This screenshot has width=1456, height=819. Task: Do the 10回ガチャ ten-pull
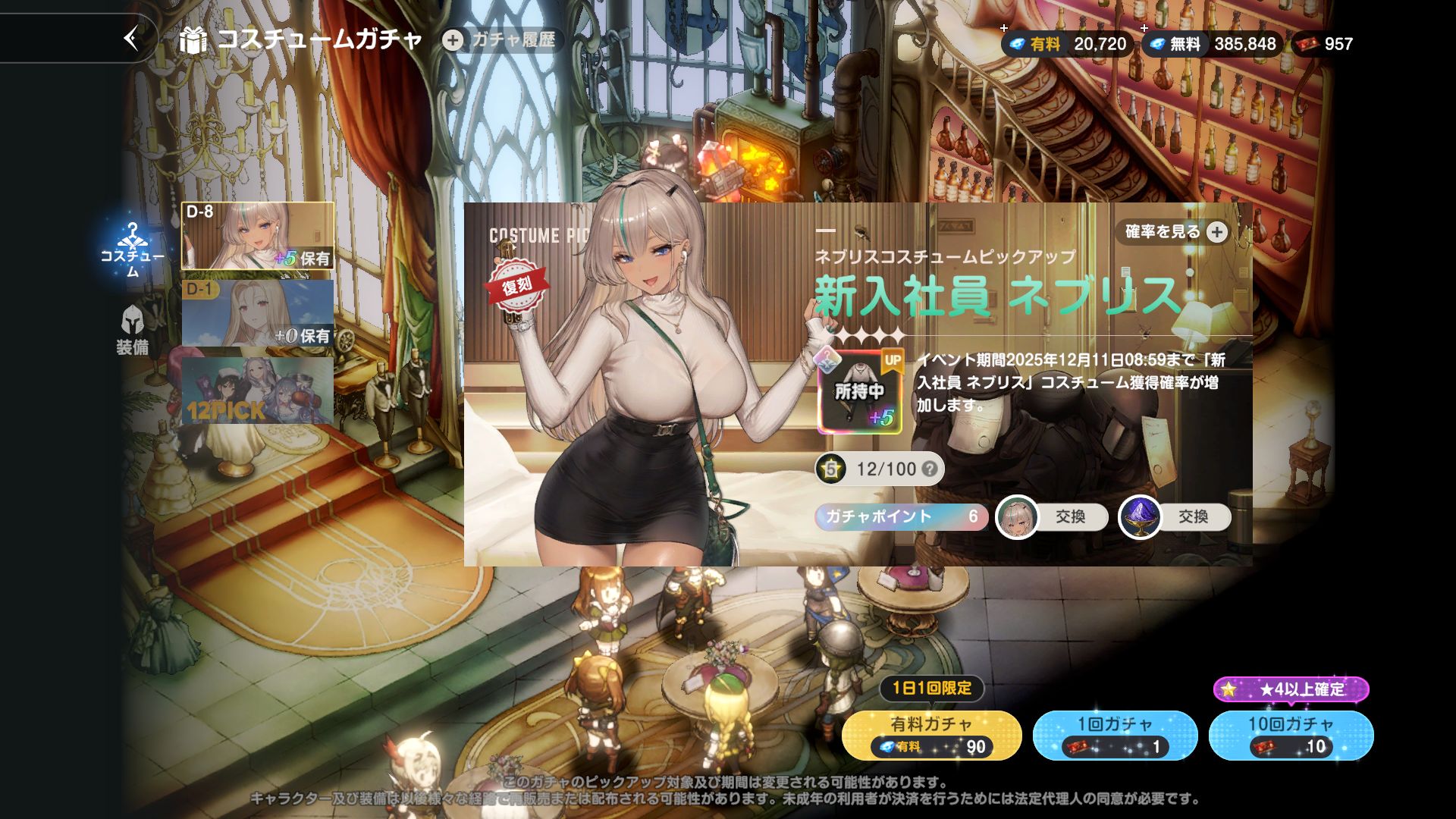[x=1291, y=735]
